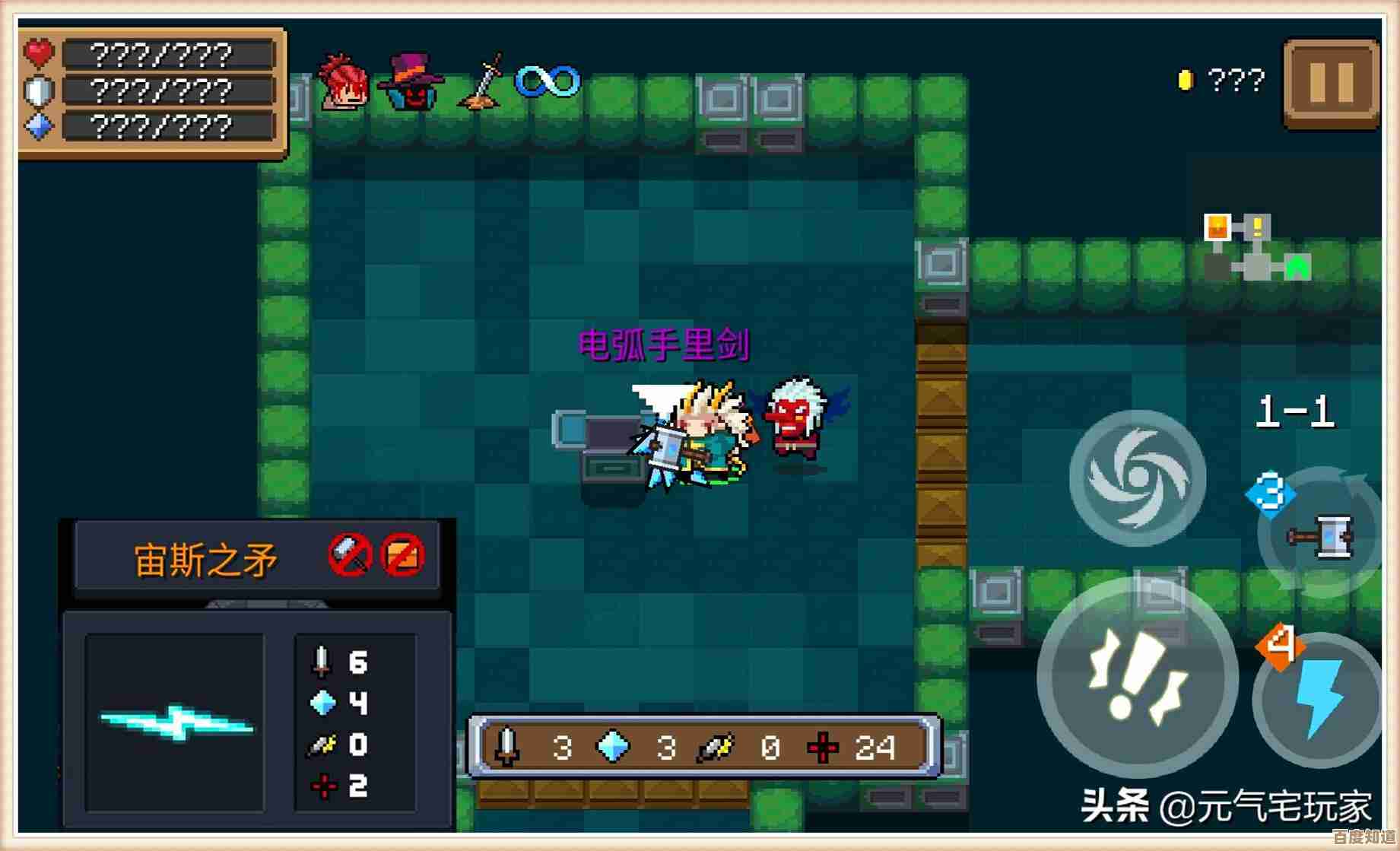
Task: Click the crossed-out orange box icon
Action: [402, 555]
